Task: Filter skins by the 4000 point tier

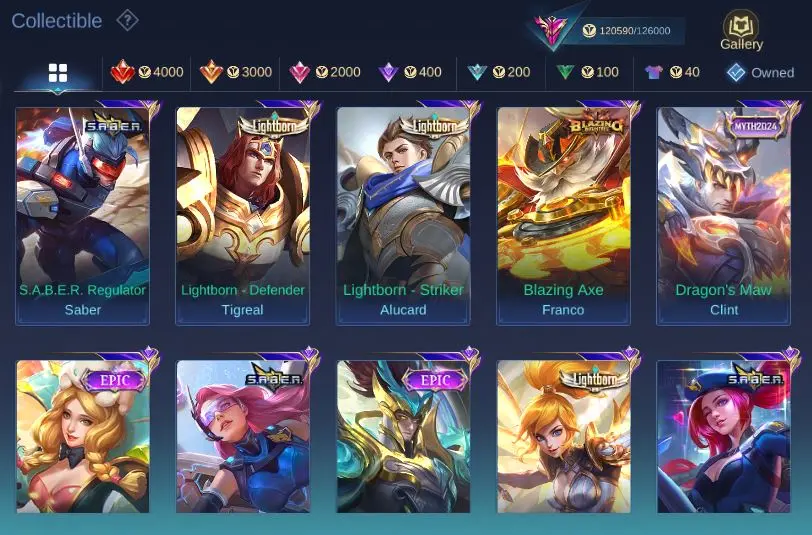Action: point(146,72)
